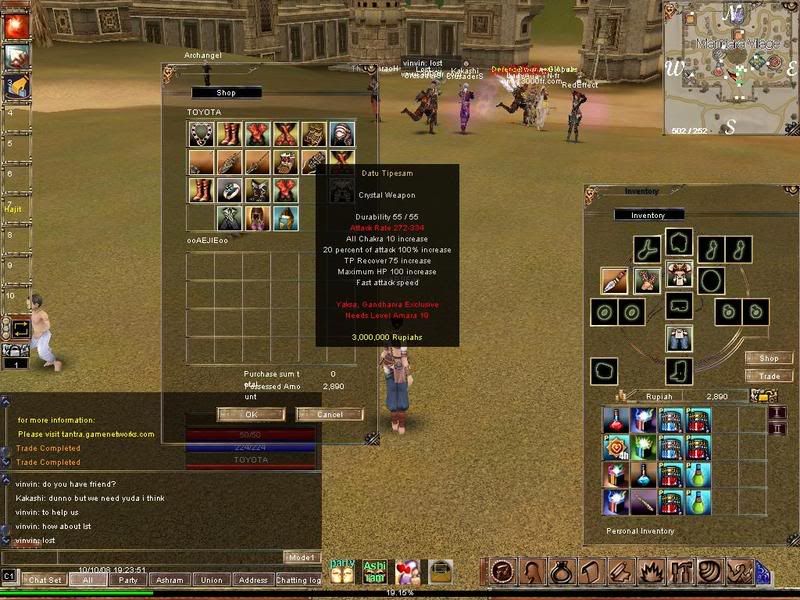The height and width of the screenshot is (600, 800).
Task: Open the Chatting log
Action: coord(298,579)
